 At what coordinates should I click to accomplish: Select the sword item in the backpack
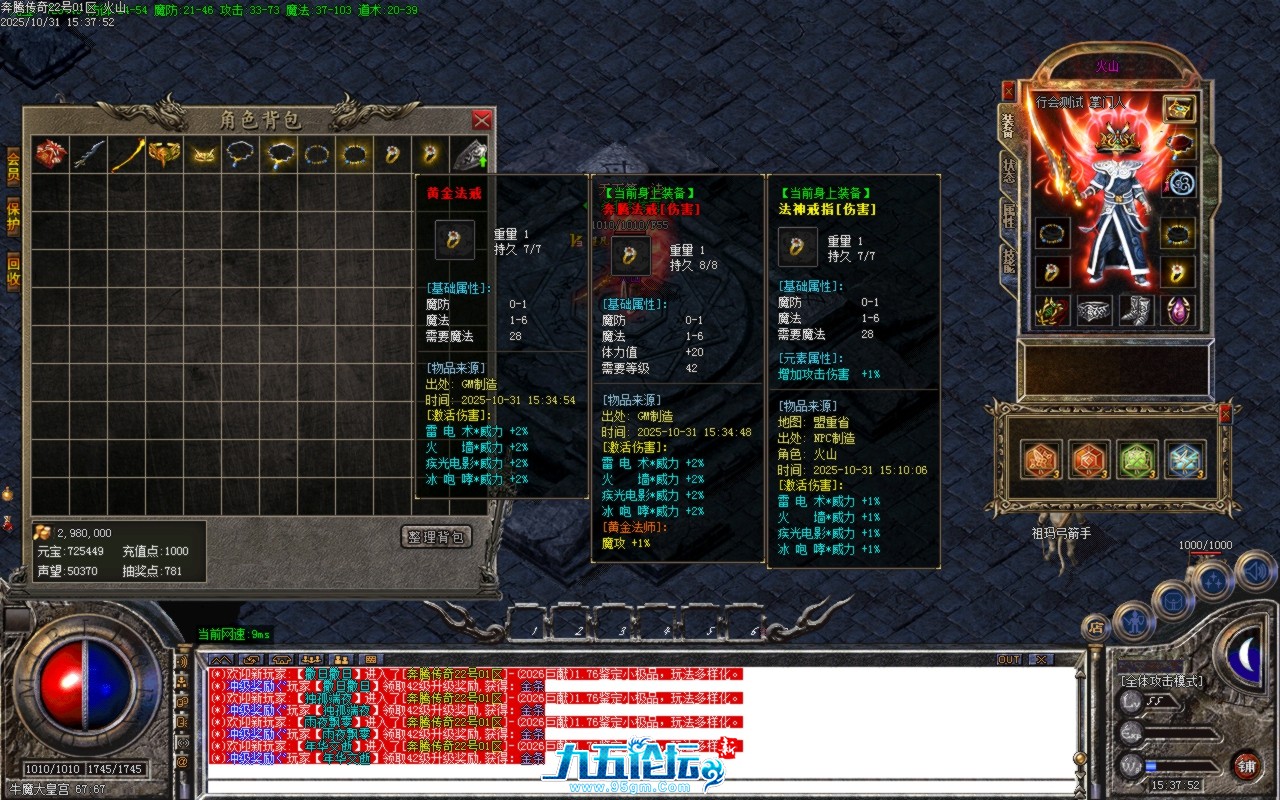(87, 155)
